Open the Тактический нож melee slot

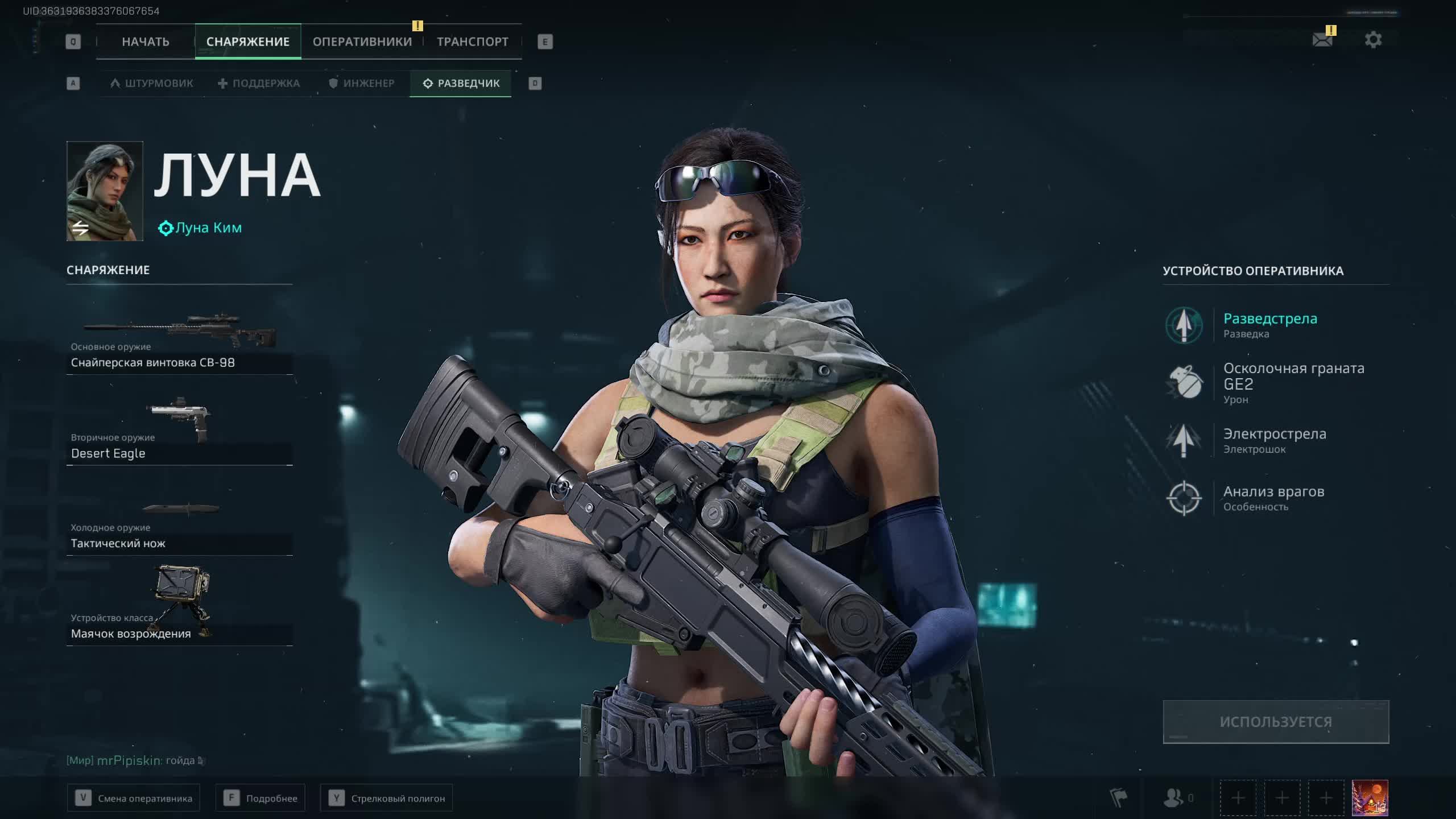tap(179, 526)
